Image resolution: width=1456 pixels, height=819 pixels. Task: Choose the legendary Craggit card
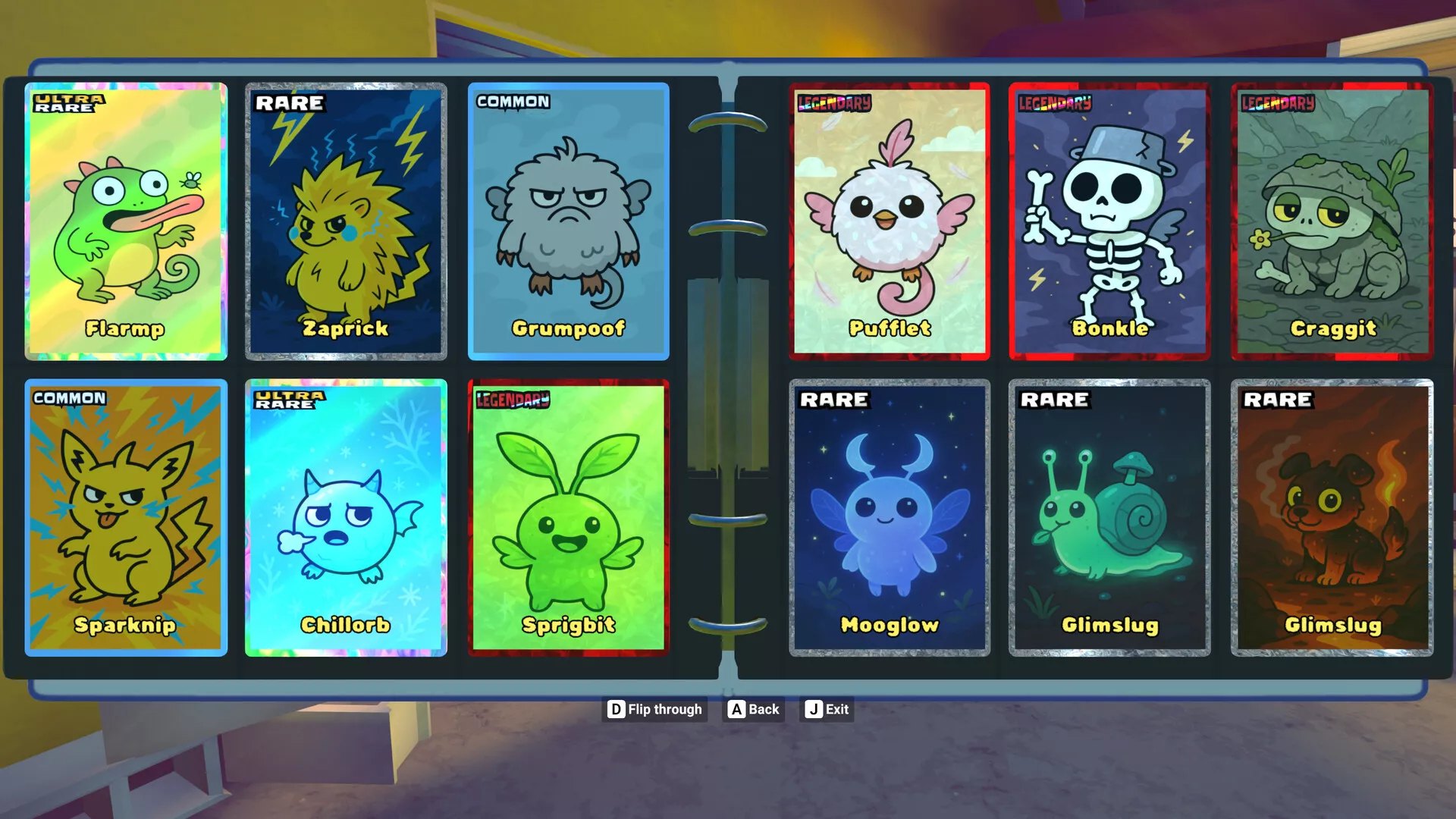(x=1332, y=221)
